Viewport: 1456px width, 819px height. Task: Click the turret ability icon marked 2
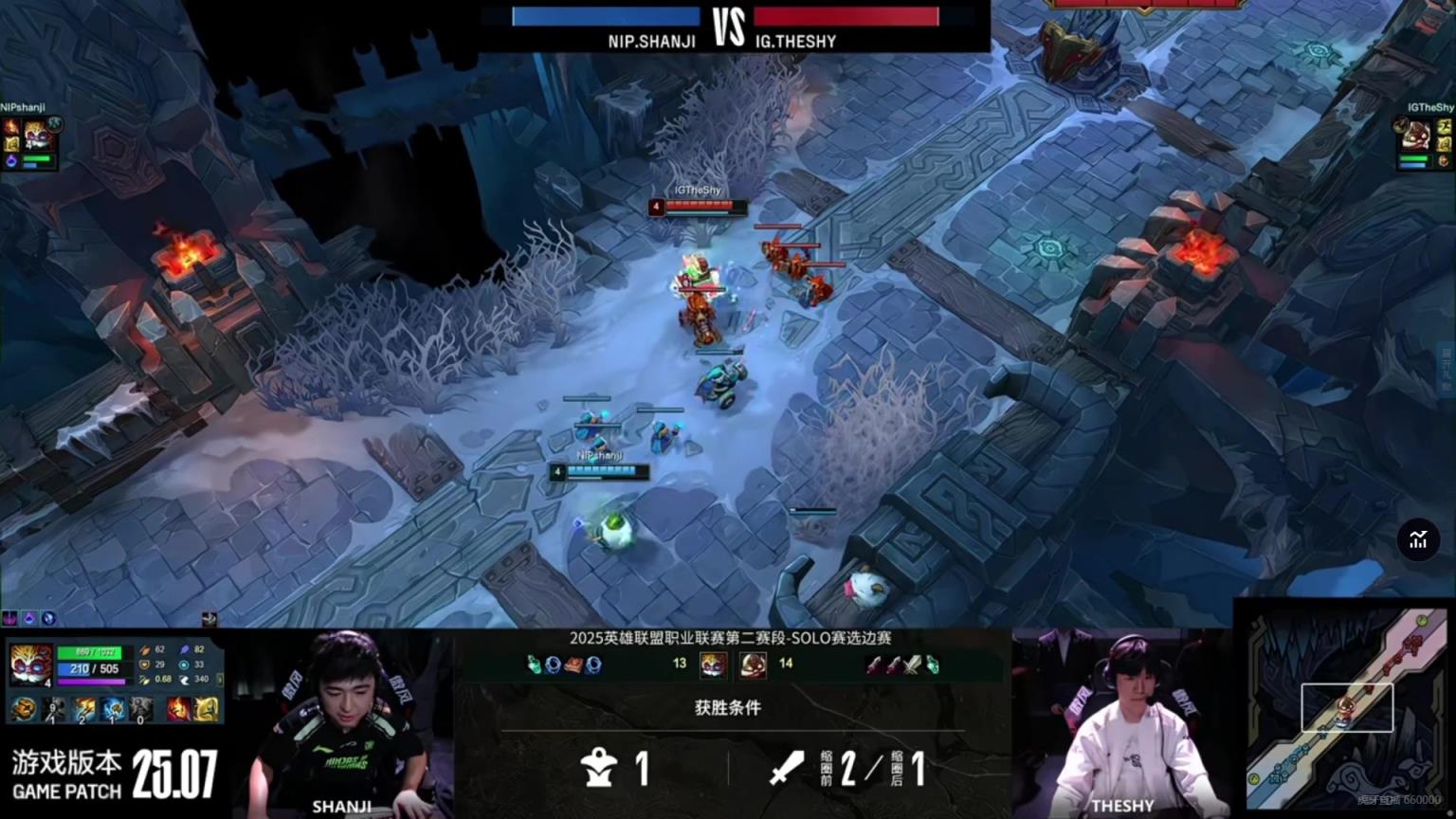pyautogui.click(x=84, y=708)
